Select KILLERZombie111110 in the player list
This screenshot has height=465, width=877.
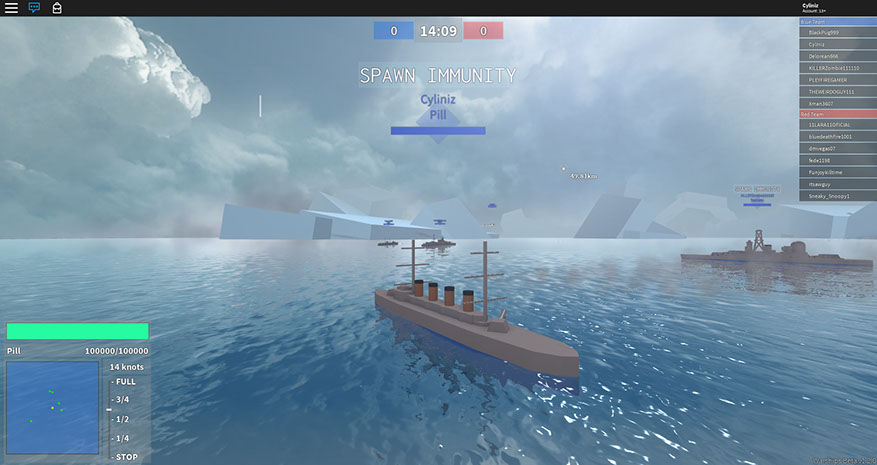[836, 68]
